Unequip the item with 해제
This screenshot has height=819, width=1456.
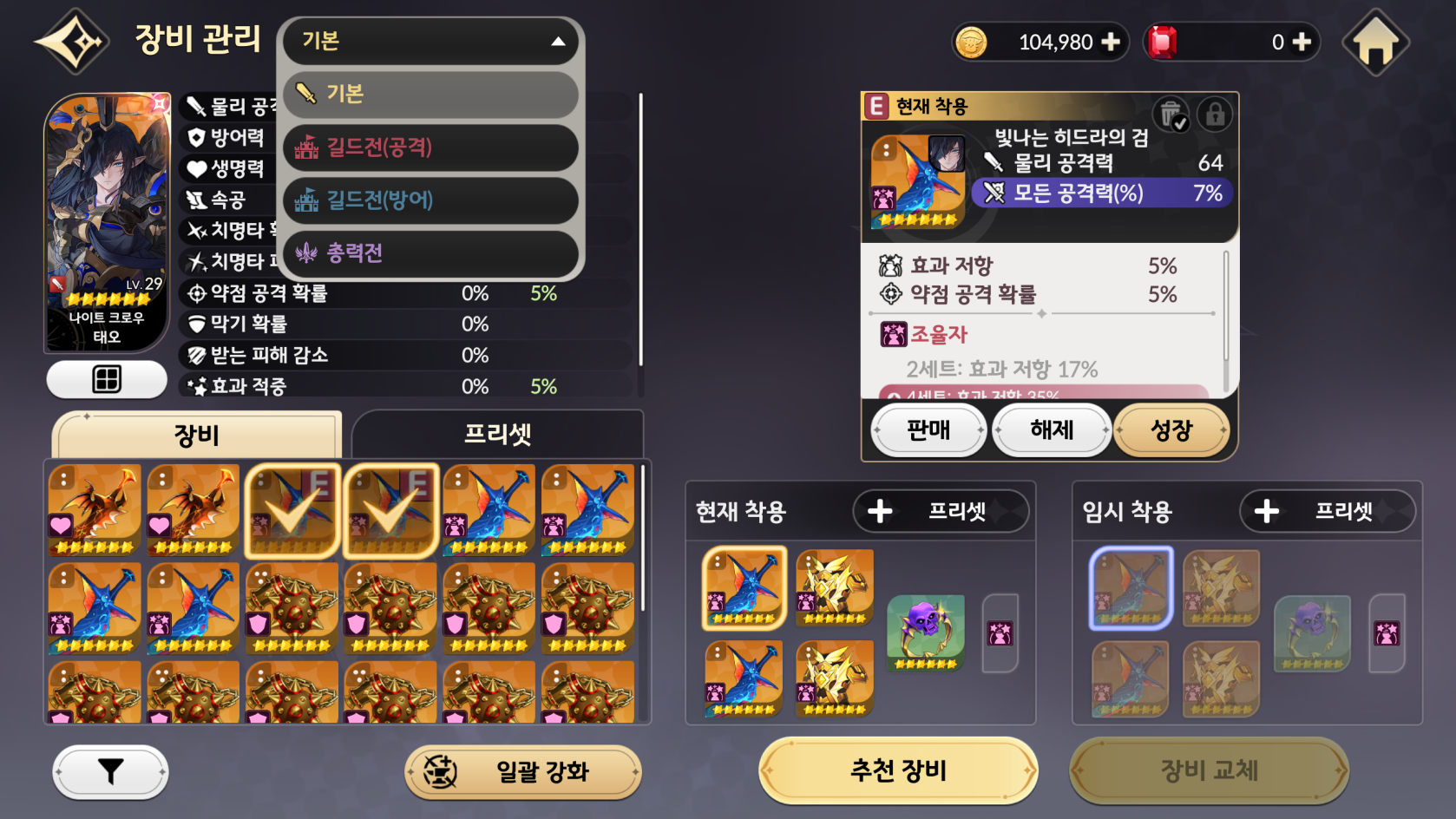pos(1052,429)
